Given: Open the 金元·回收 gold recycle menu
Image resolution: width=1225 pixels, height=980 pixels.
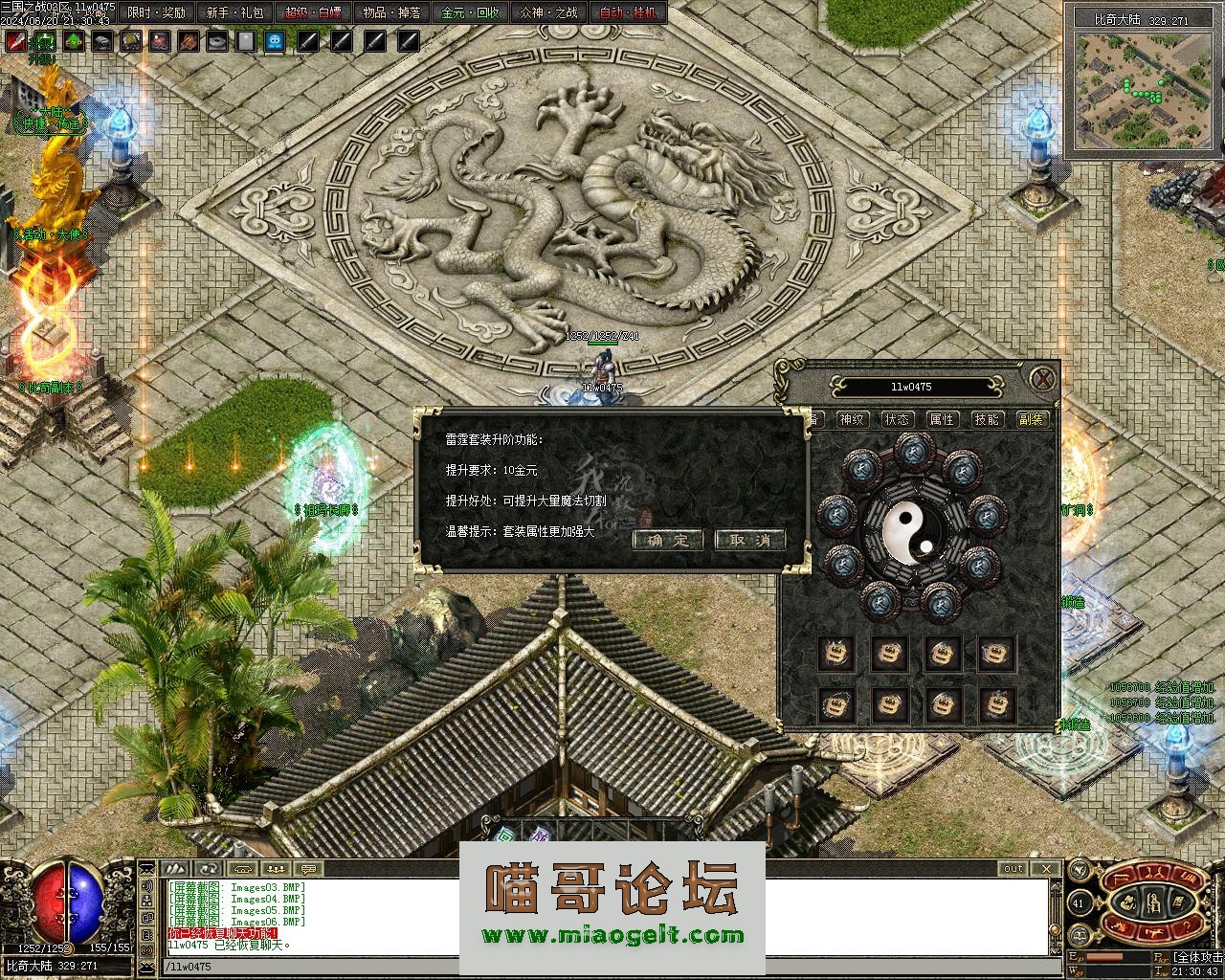Looking at the screenshot, I should (471, 13).
